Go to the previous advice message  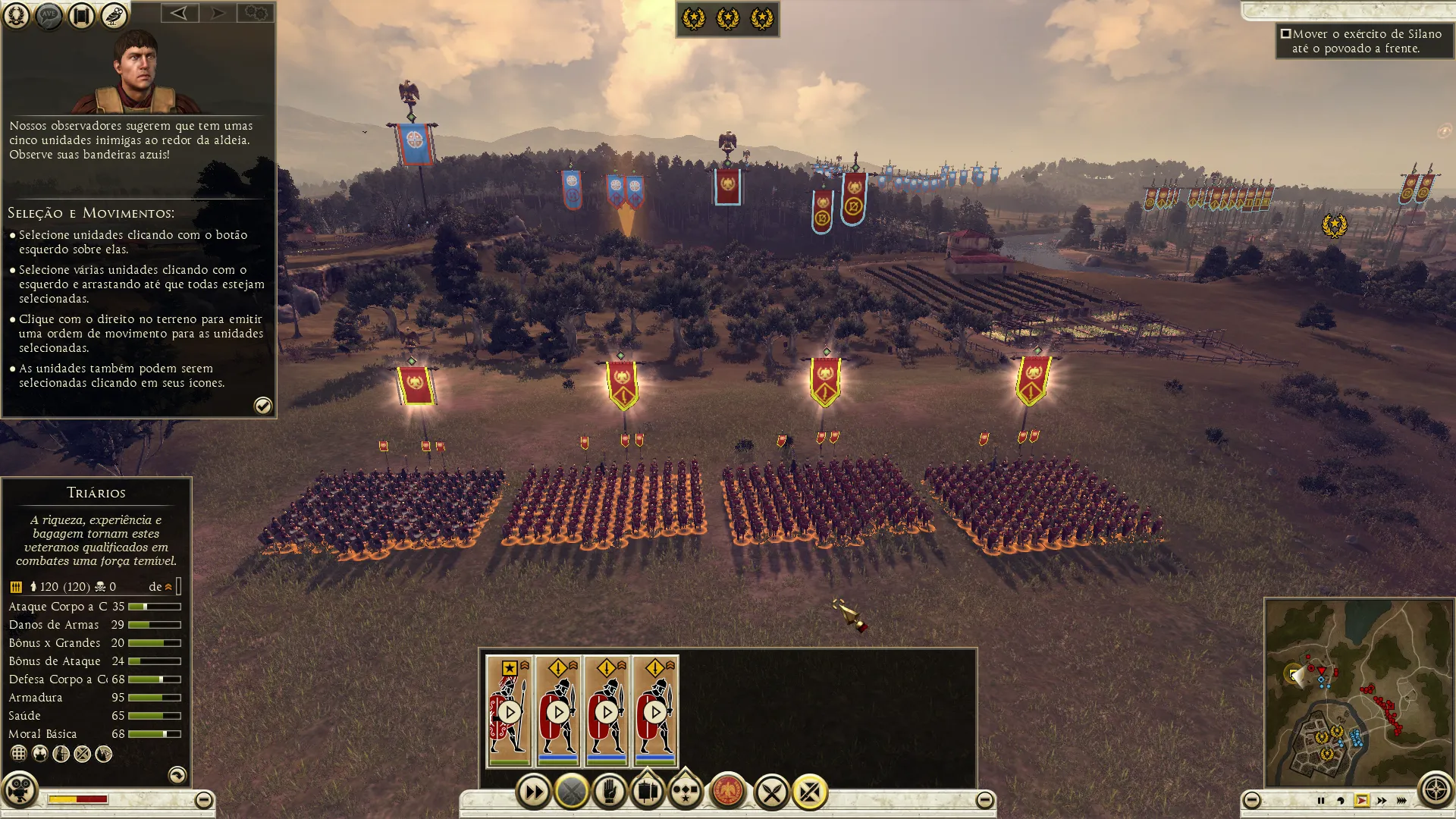click(x=180, y=13)
